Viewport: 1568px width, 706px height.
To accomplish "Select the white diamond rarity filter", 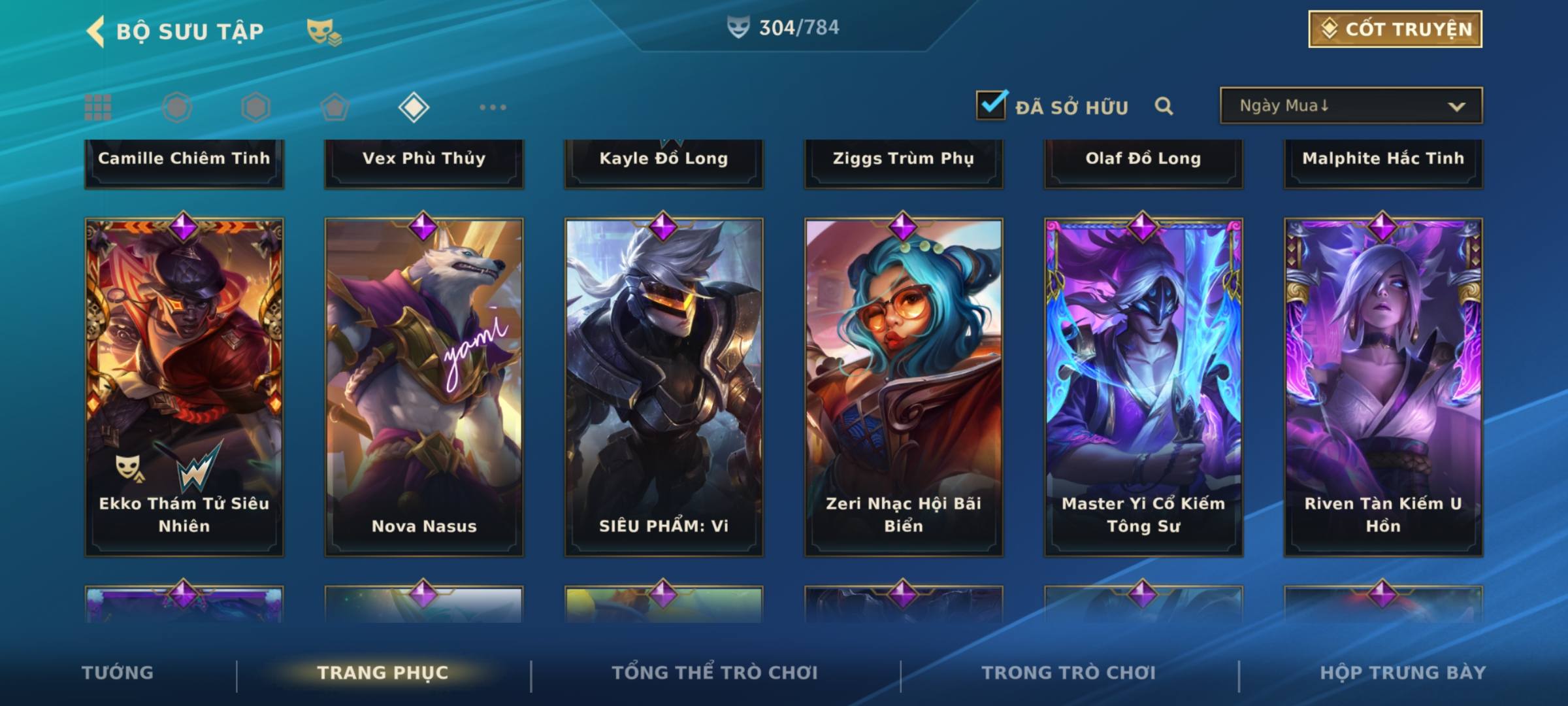I will click(414, 107).
